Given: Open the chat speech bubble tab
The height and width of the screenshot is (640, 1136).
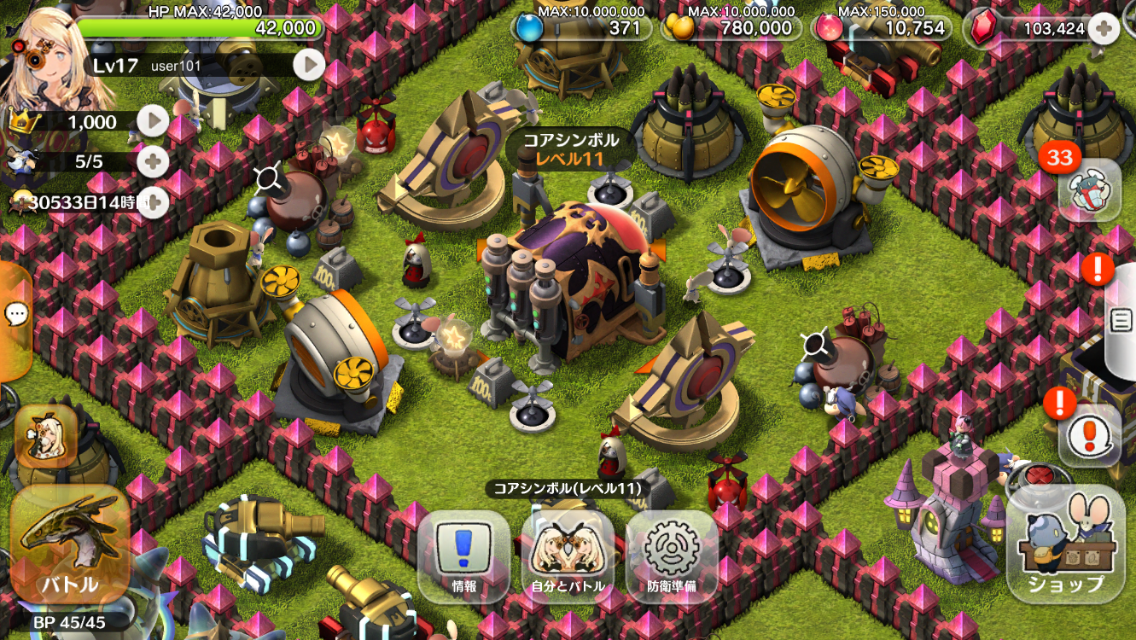Looking at the screenshot, I should 16,315.
